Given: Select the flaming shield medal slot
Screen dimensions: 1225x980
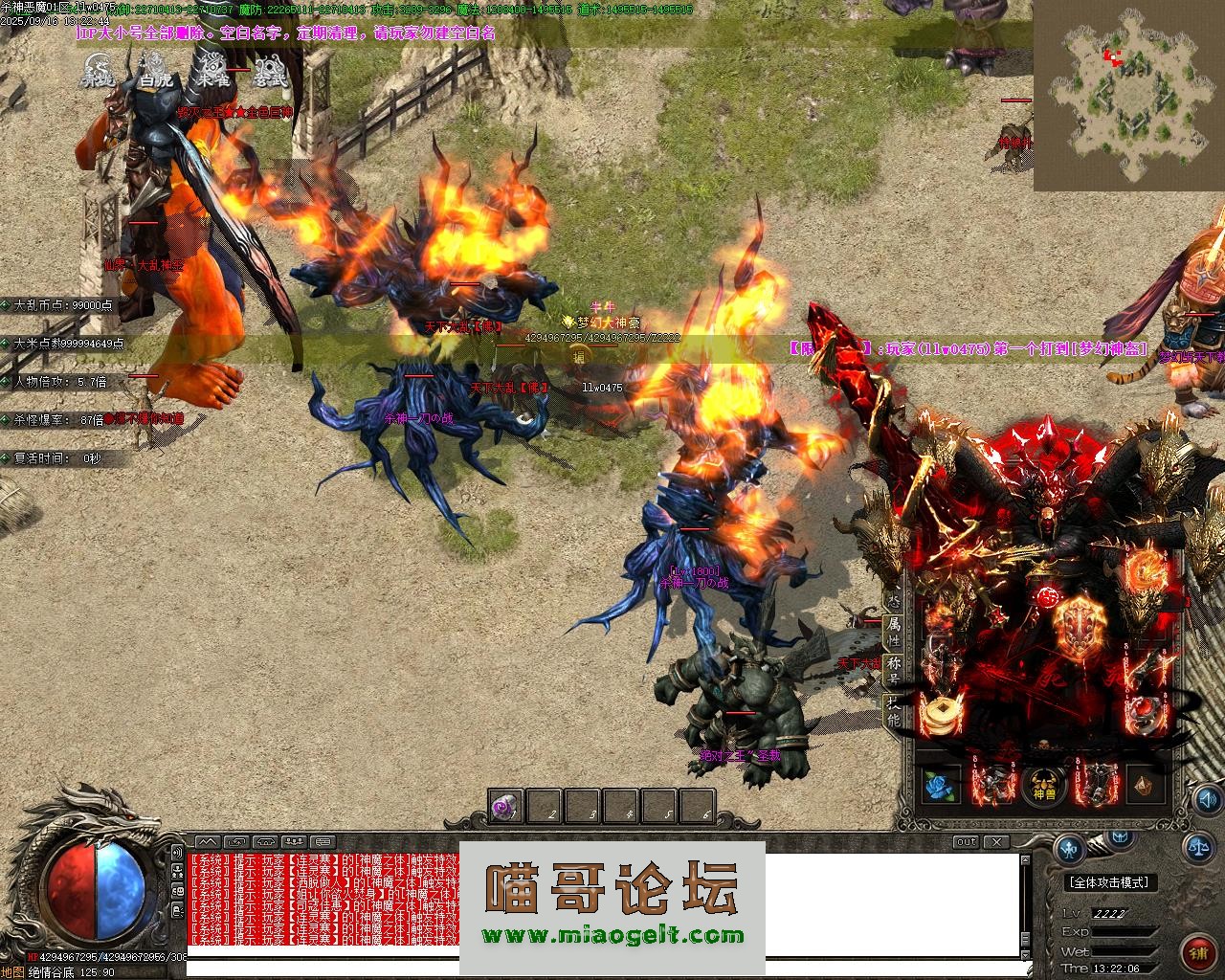Looking at the screenshot, I should (1078, 625).
